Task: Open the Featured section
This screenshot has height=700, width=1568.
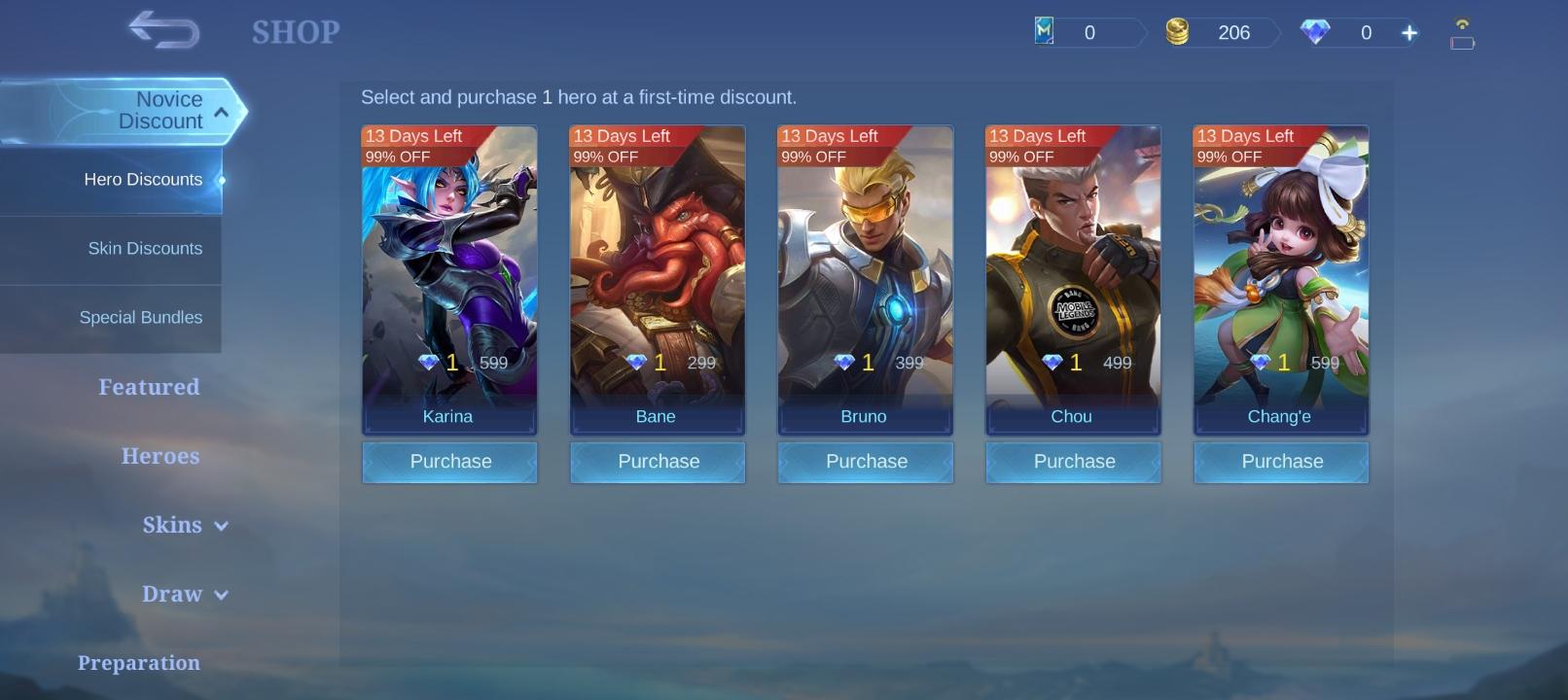Action: [x=148, y=386]
